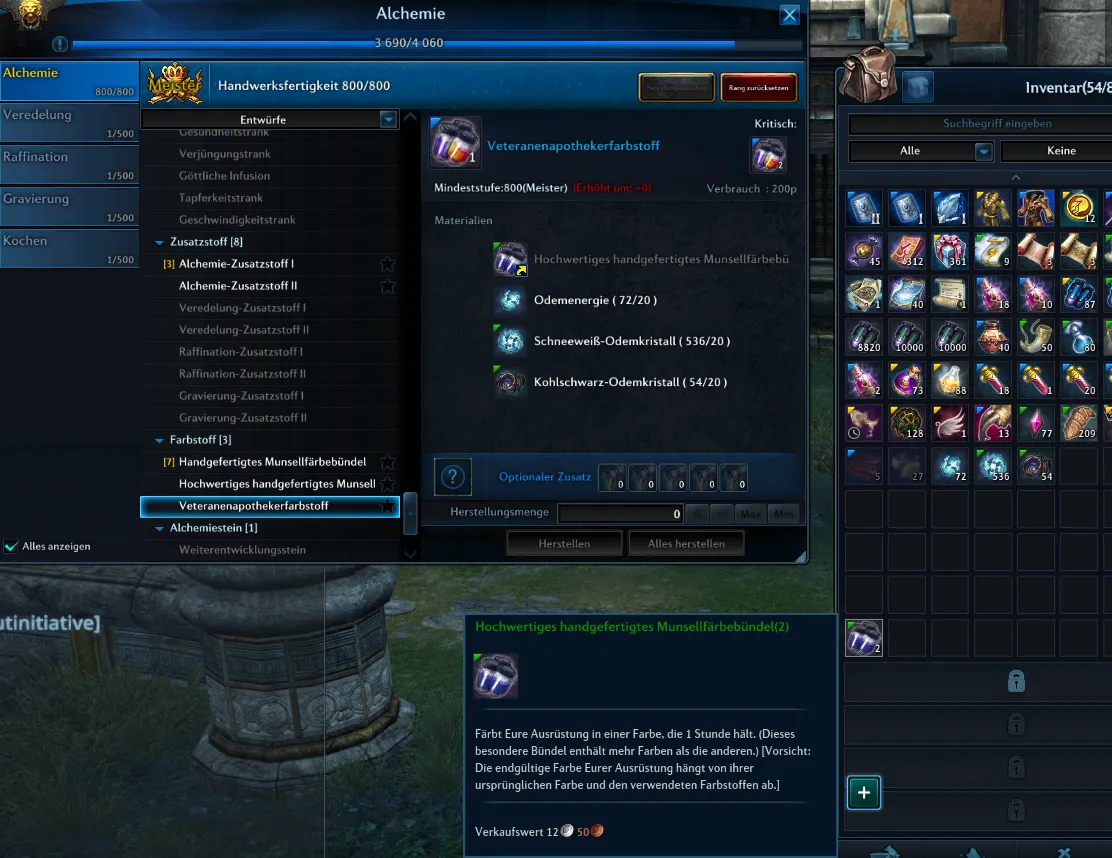Select the Raffination profession tab

coord(68,164)
